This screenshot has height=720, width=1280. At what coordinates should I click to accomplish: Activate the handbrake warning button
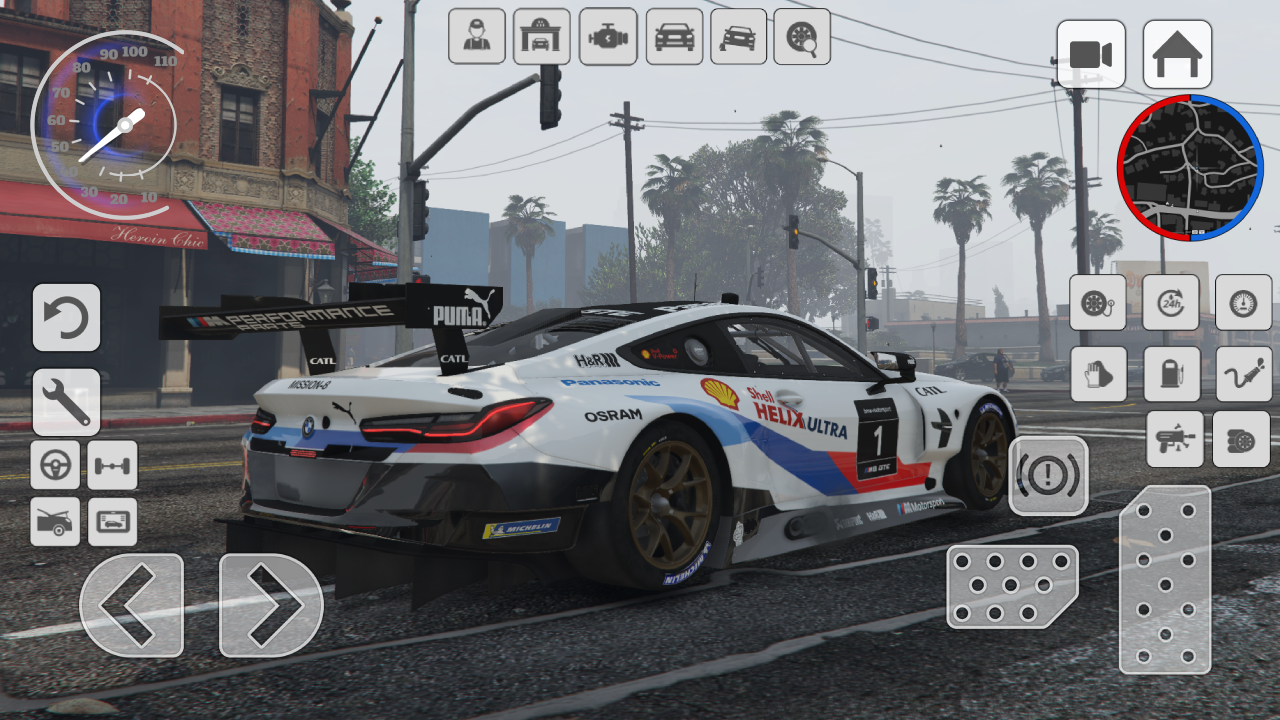(x=1048, y=476)
